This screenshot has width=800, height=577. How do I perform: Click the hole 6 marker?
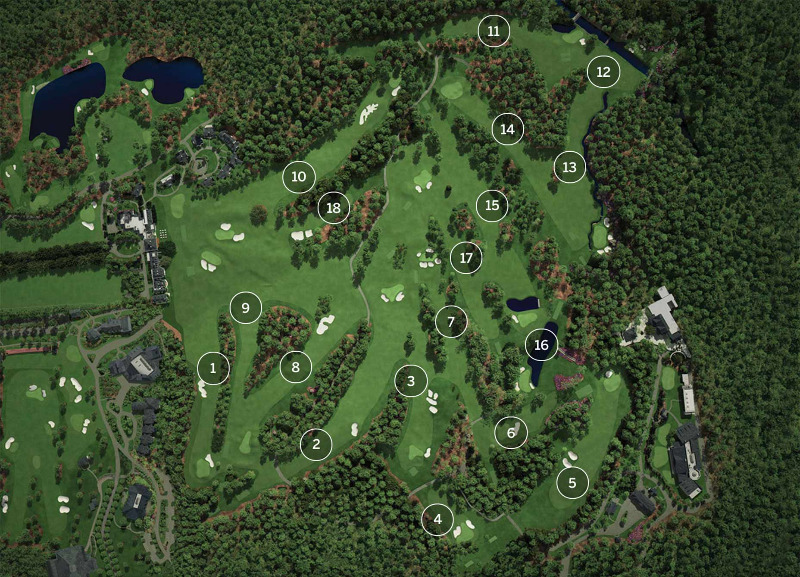click(x=511, y=433)
